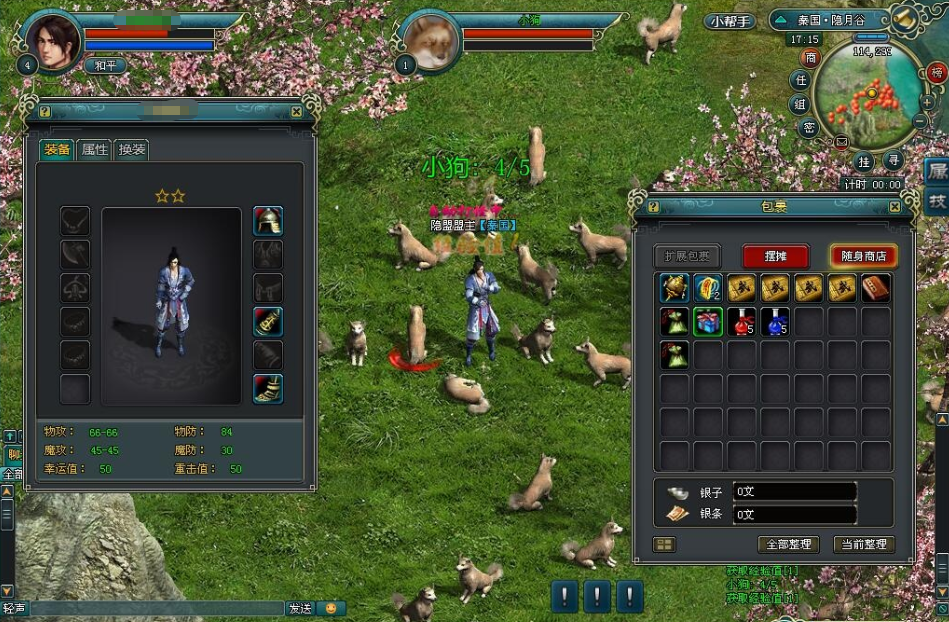
Task: Select the red potion stack in the bag
Action: click(741, 322)
